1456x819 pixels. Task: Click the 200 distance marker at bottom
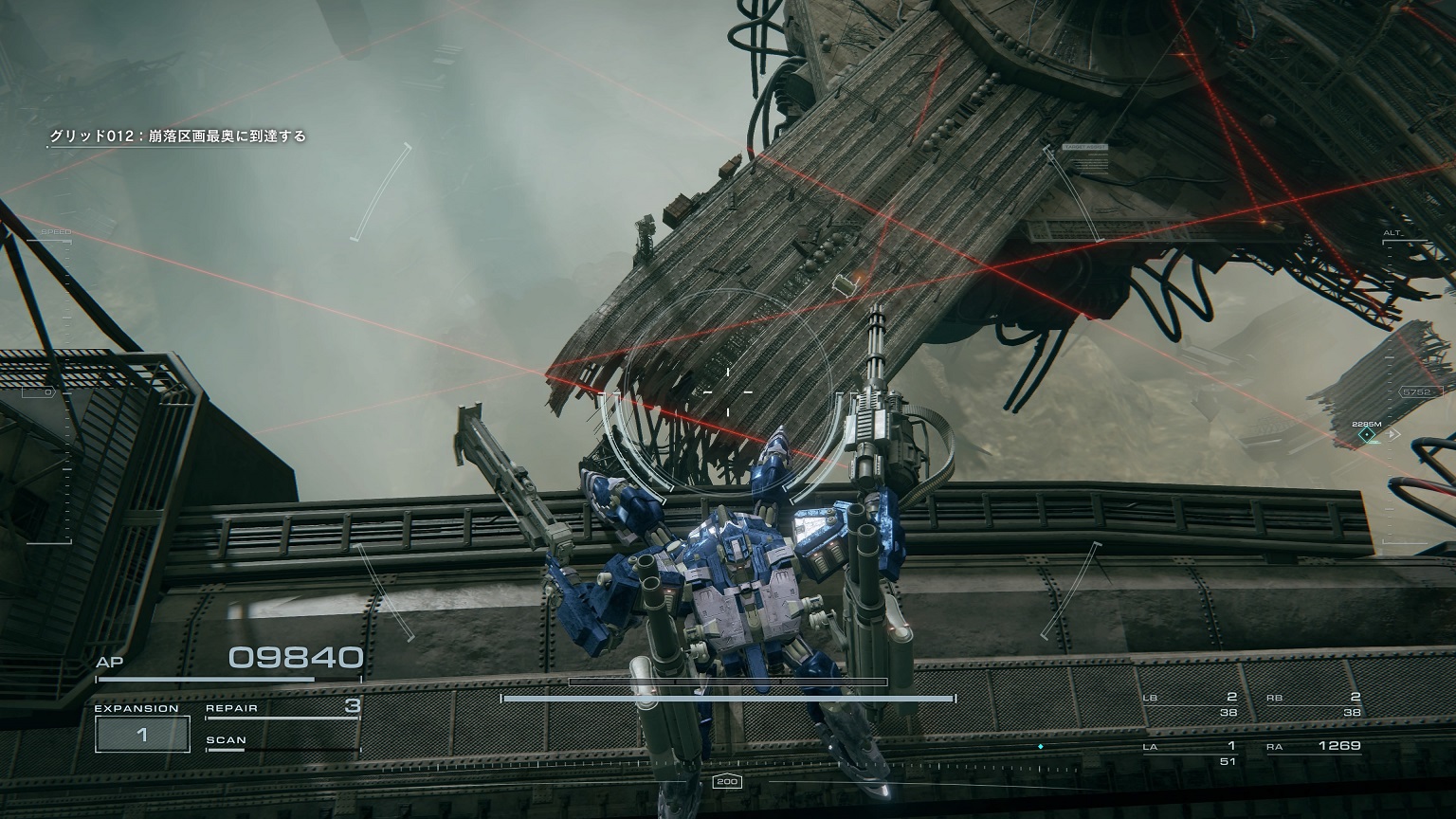tap(727, 781)
